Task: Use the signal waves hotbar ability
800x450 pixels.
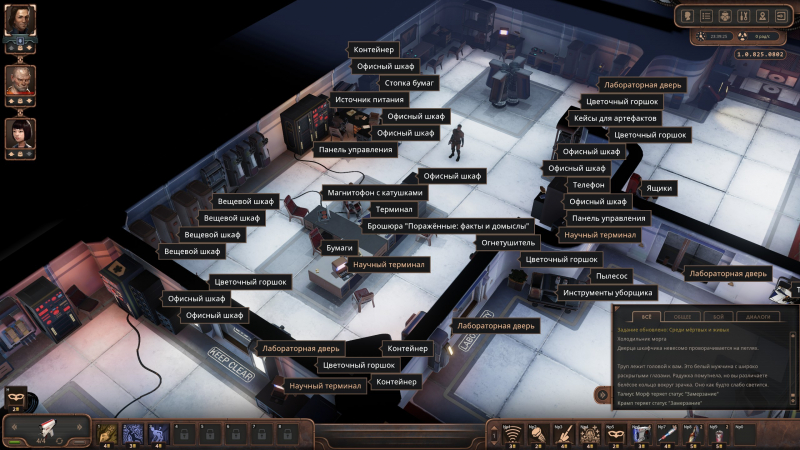Action: (x=515, y=433)
